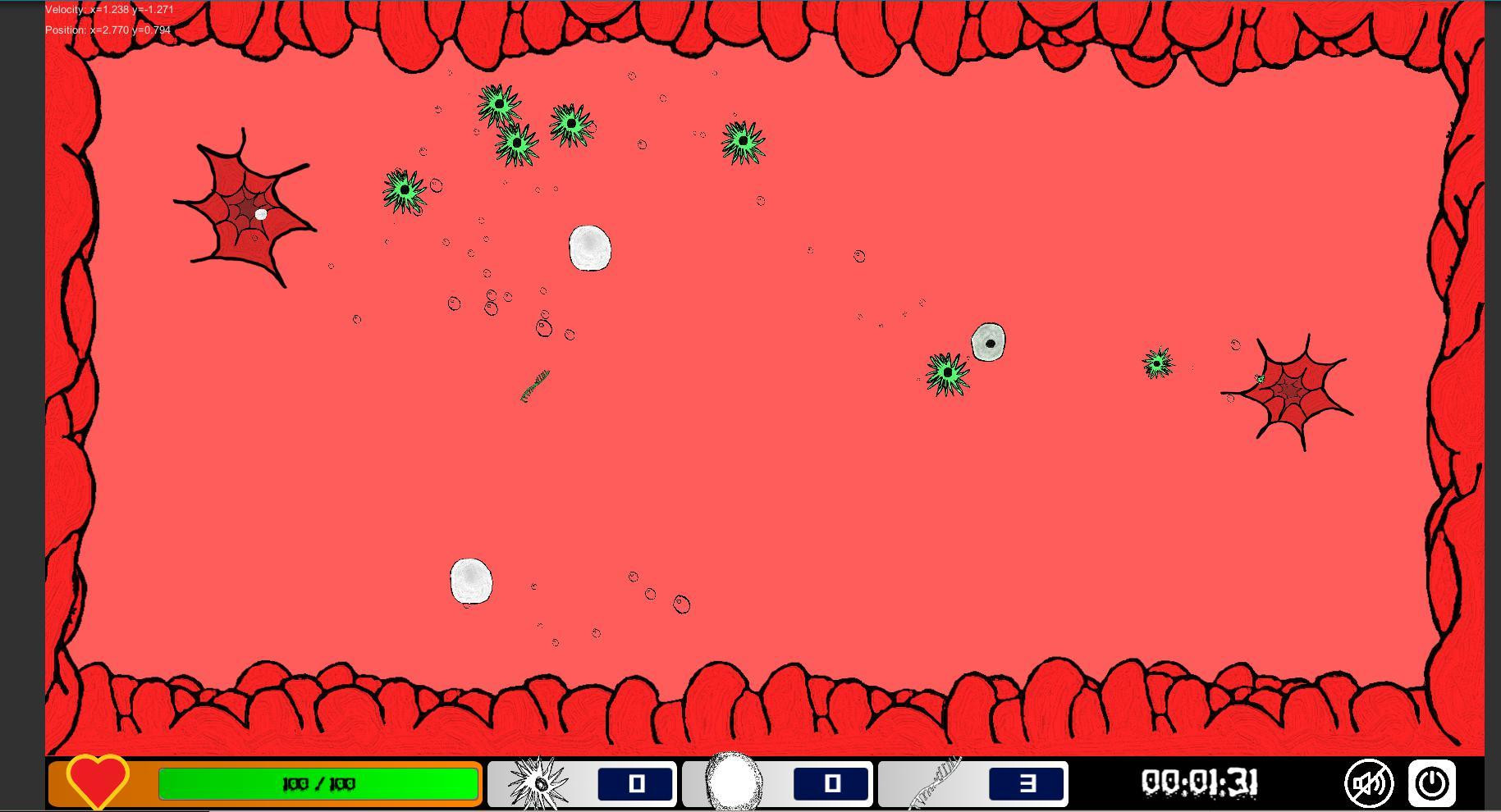Toggle the power quit control
1501x812 pixels.
(1431, 783)
